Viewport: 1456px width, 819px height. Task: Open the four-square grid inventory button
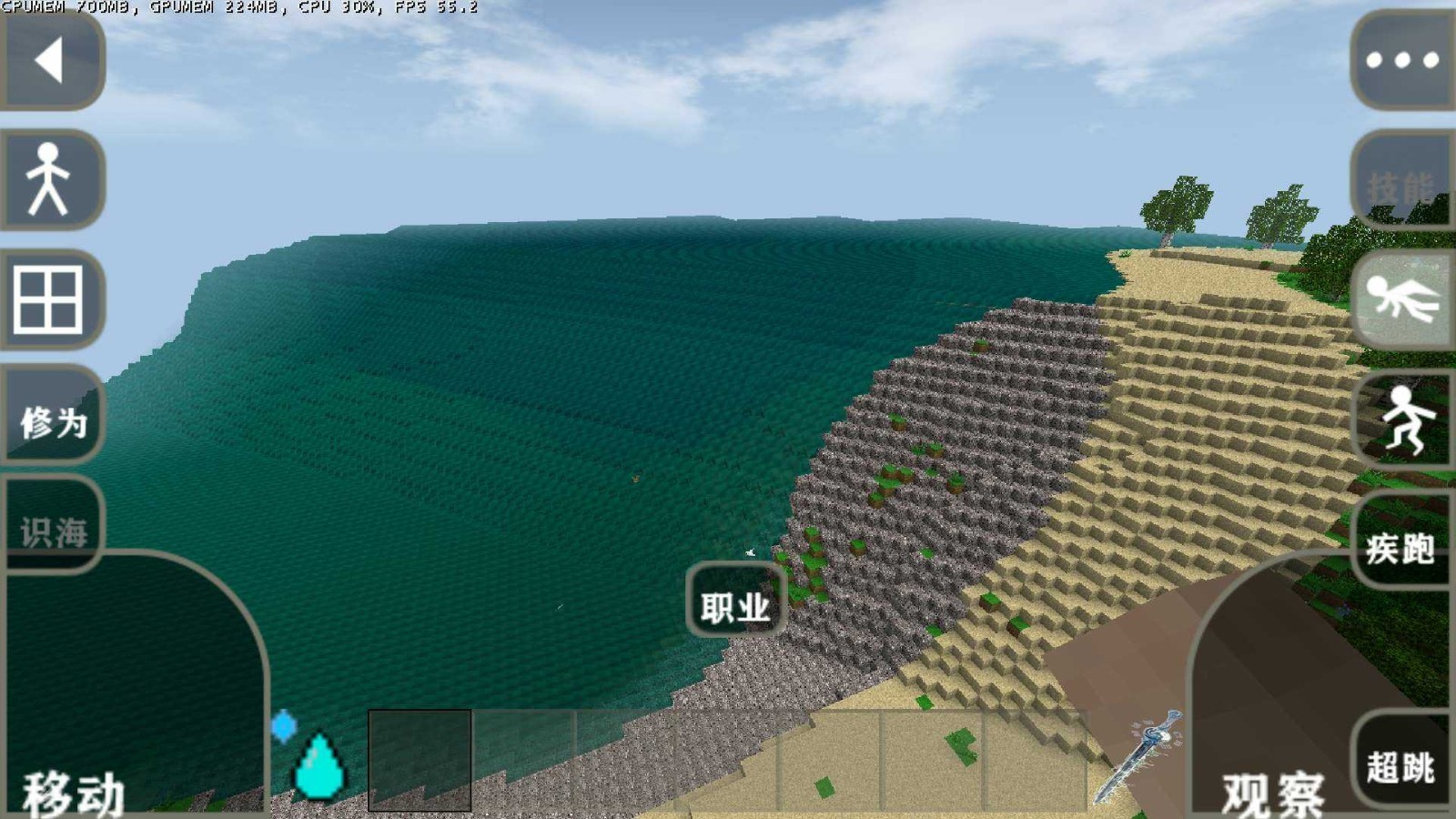tap(50, 298)
